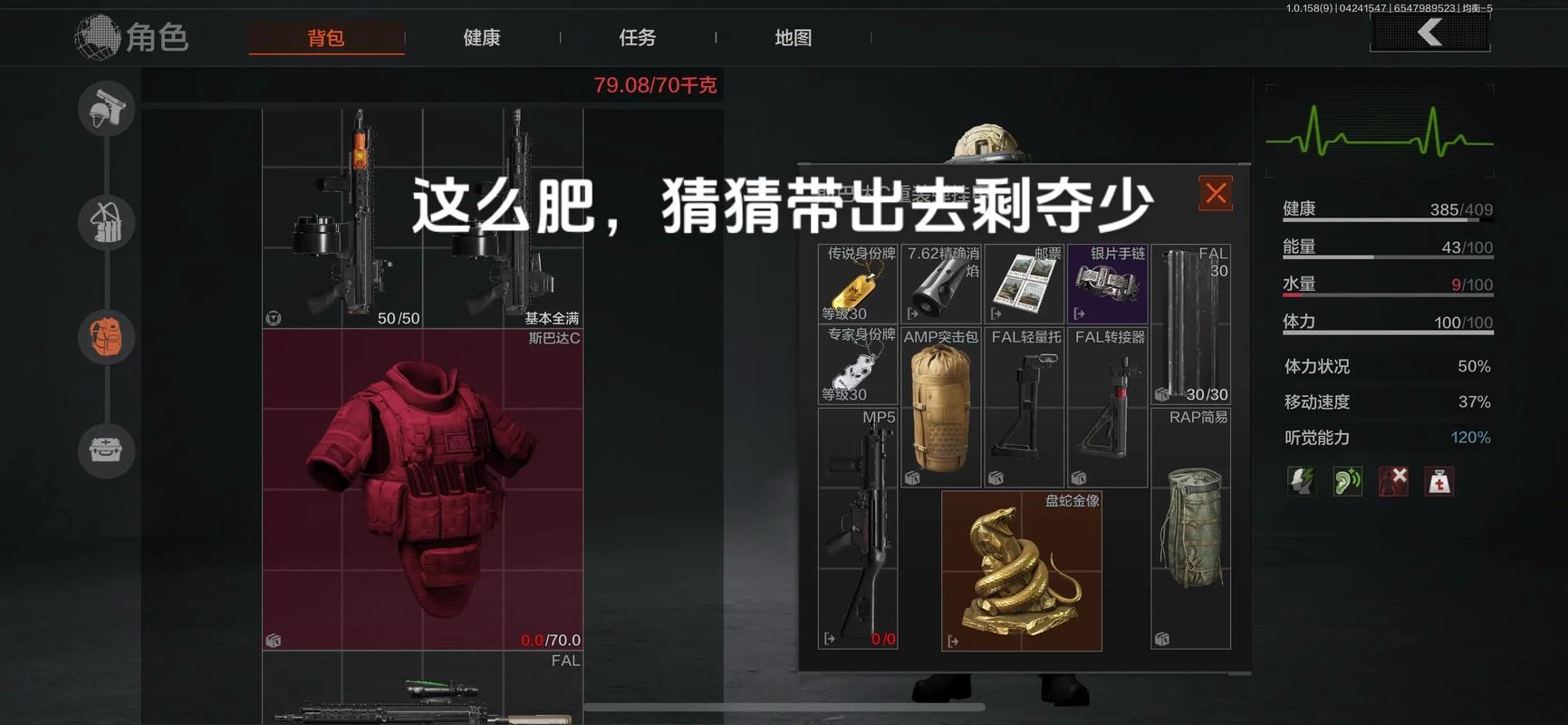Open the 任务 tab
Viewport: 1568px width, 725px height.
[637, 37]
